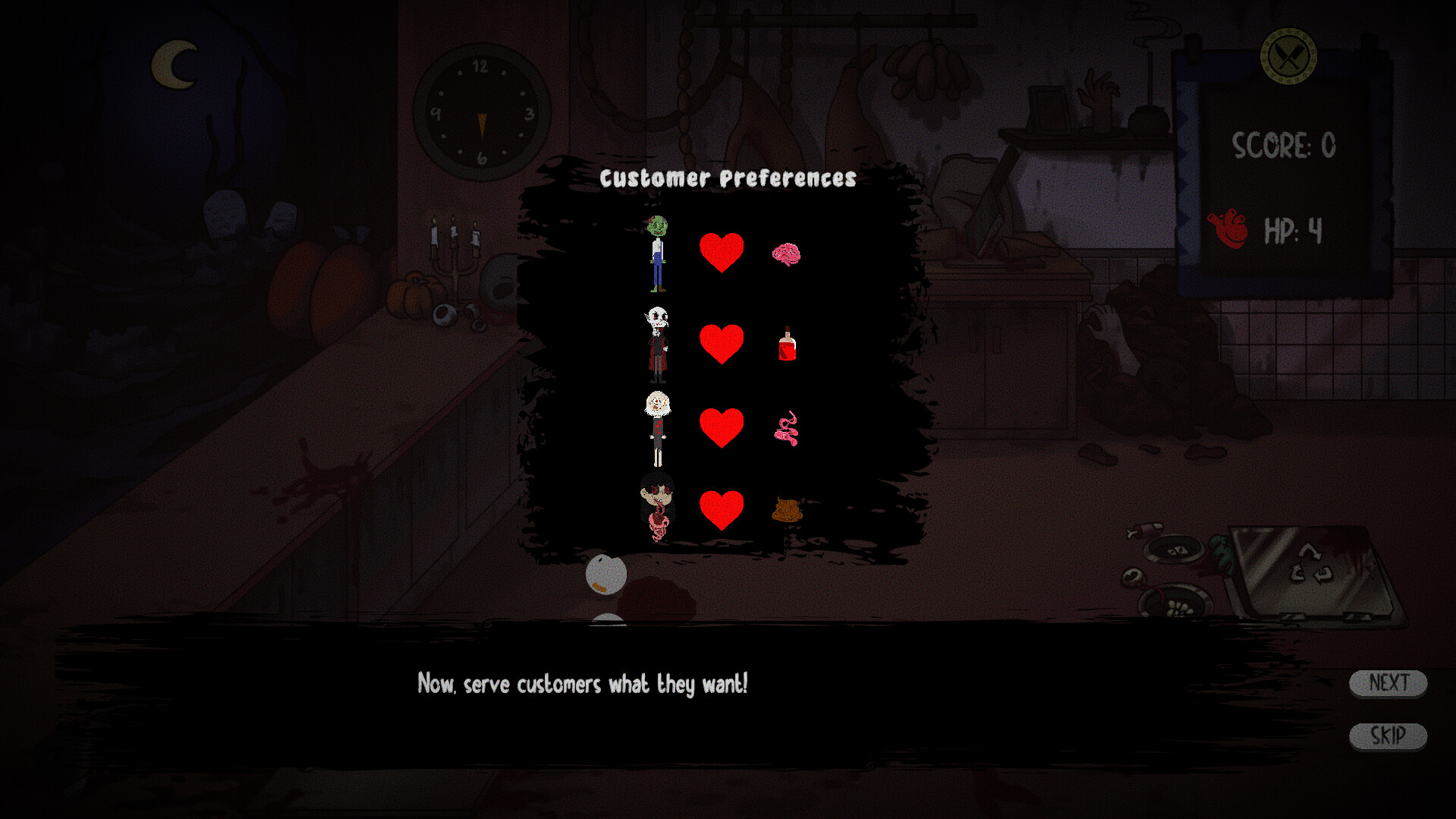Toggle the vampire's preference heart on
1456x819 pixels.
(721, 345)
